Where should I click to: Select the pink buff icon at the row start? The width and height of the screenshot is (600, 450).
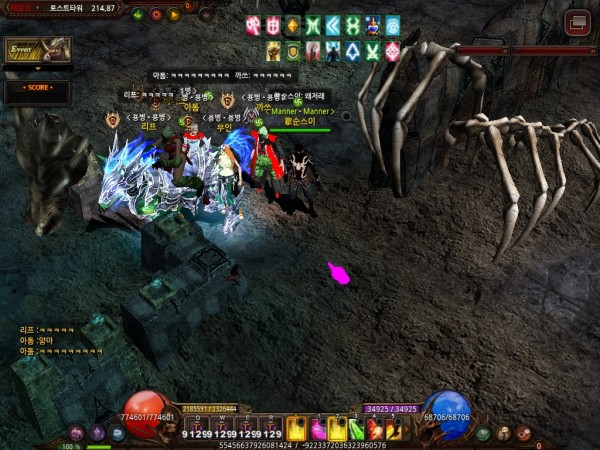click(253, 25)
